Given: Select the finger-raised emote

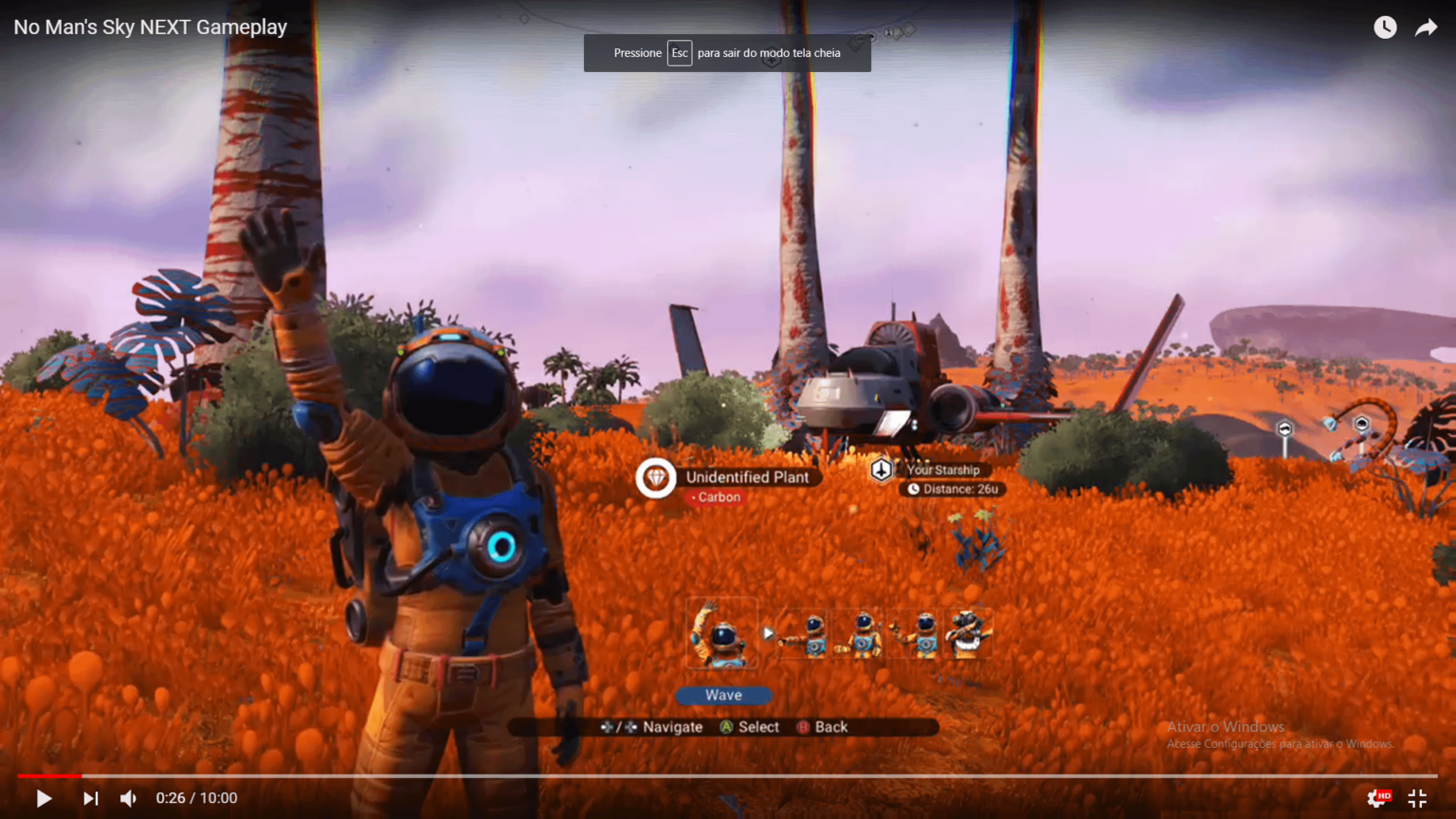Looking at the screenshot, I should pos(918,634).
